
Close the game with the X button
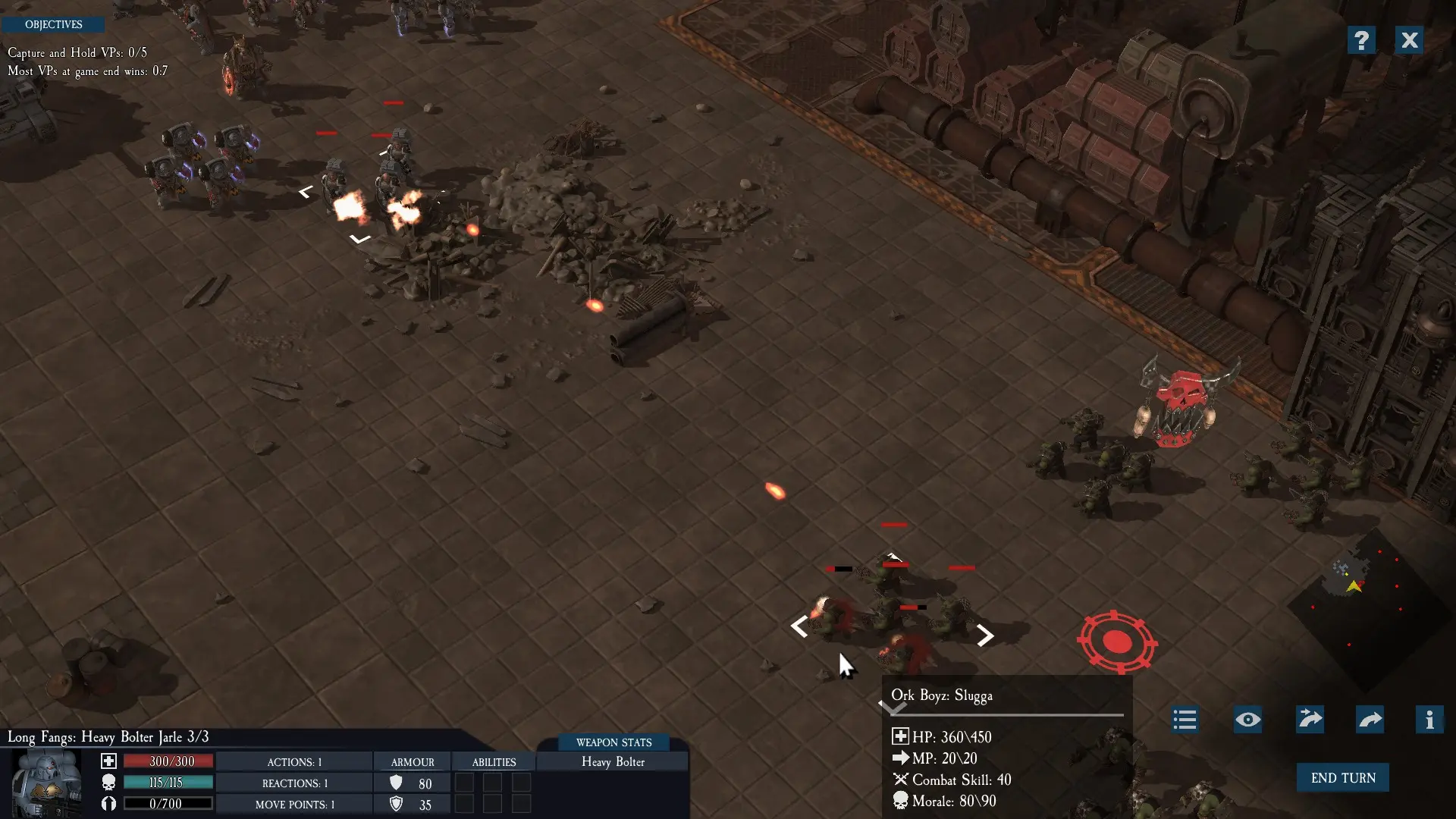(1409, 40)
